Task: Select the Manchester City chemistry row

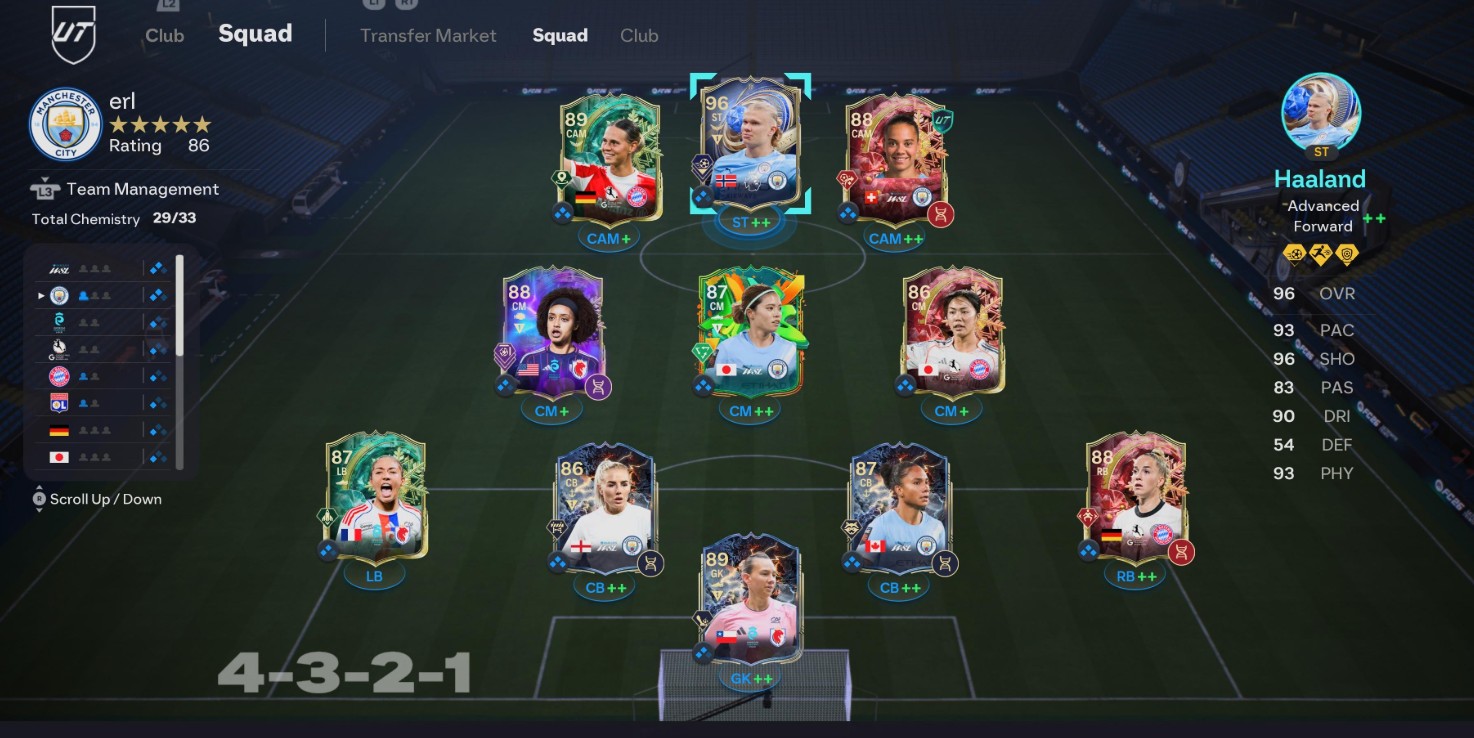Action: (x=98, y=296)
